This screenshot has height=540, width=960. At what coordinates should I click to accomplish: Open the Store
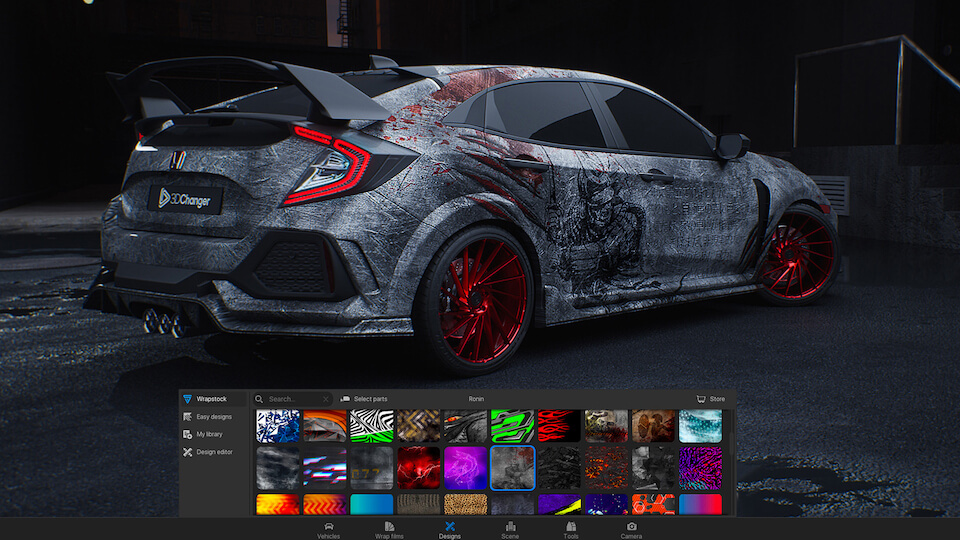pos(710,399)
